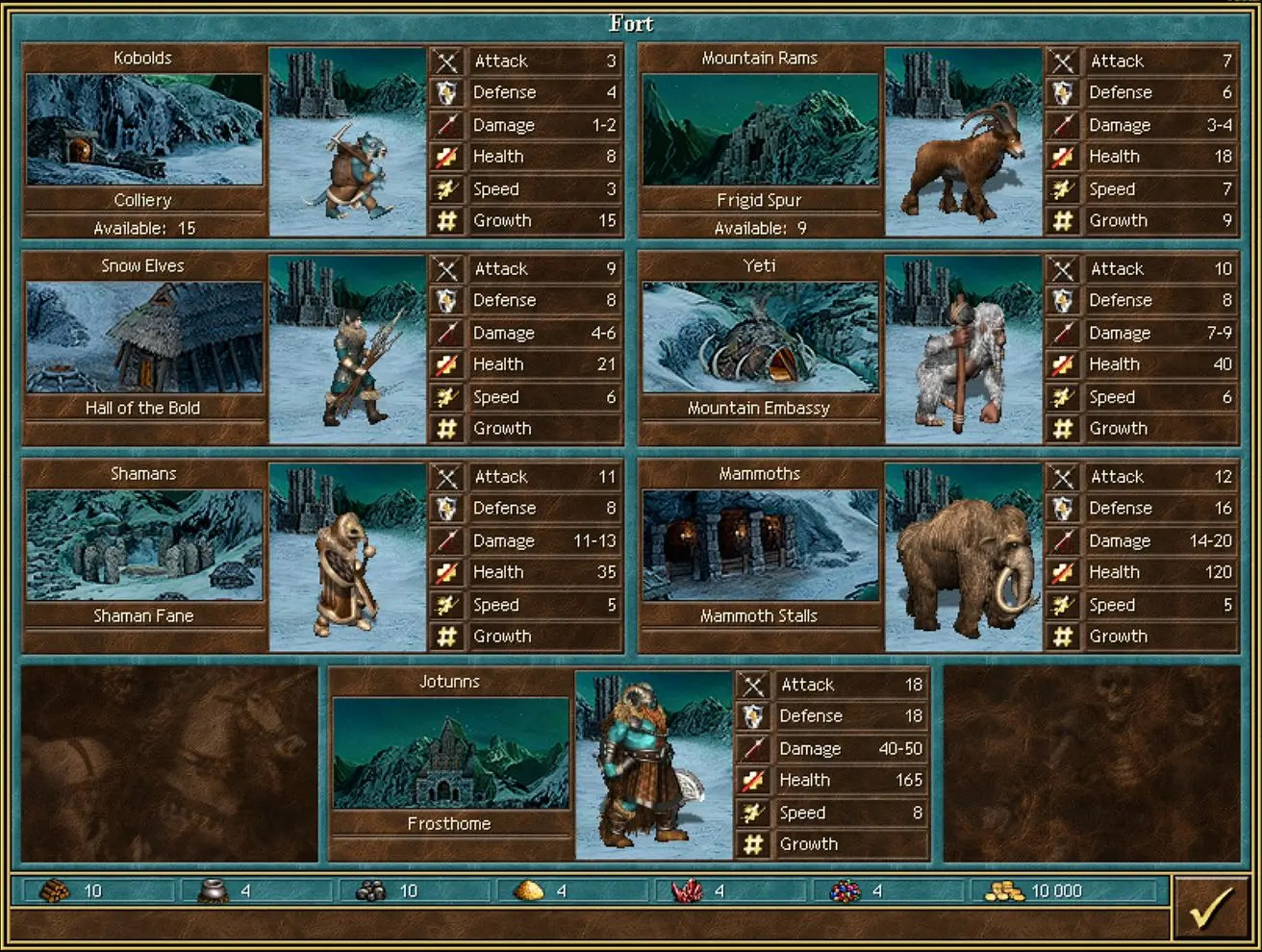The width and height of the screenshot is (1262, 952).
Task: Click the Frosthome dwelling picture
Action: (x=450, y=753)
